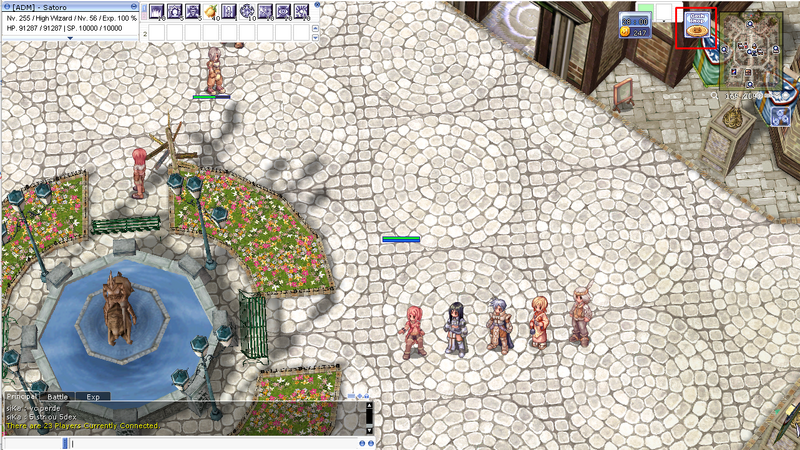Expand the character status window arrow
Image resolution: width=800 pixels, height=450 pixels.
coord(70,39)
